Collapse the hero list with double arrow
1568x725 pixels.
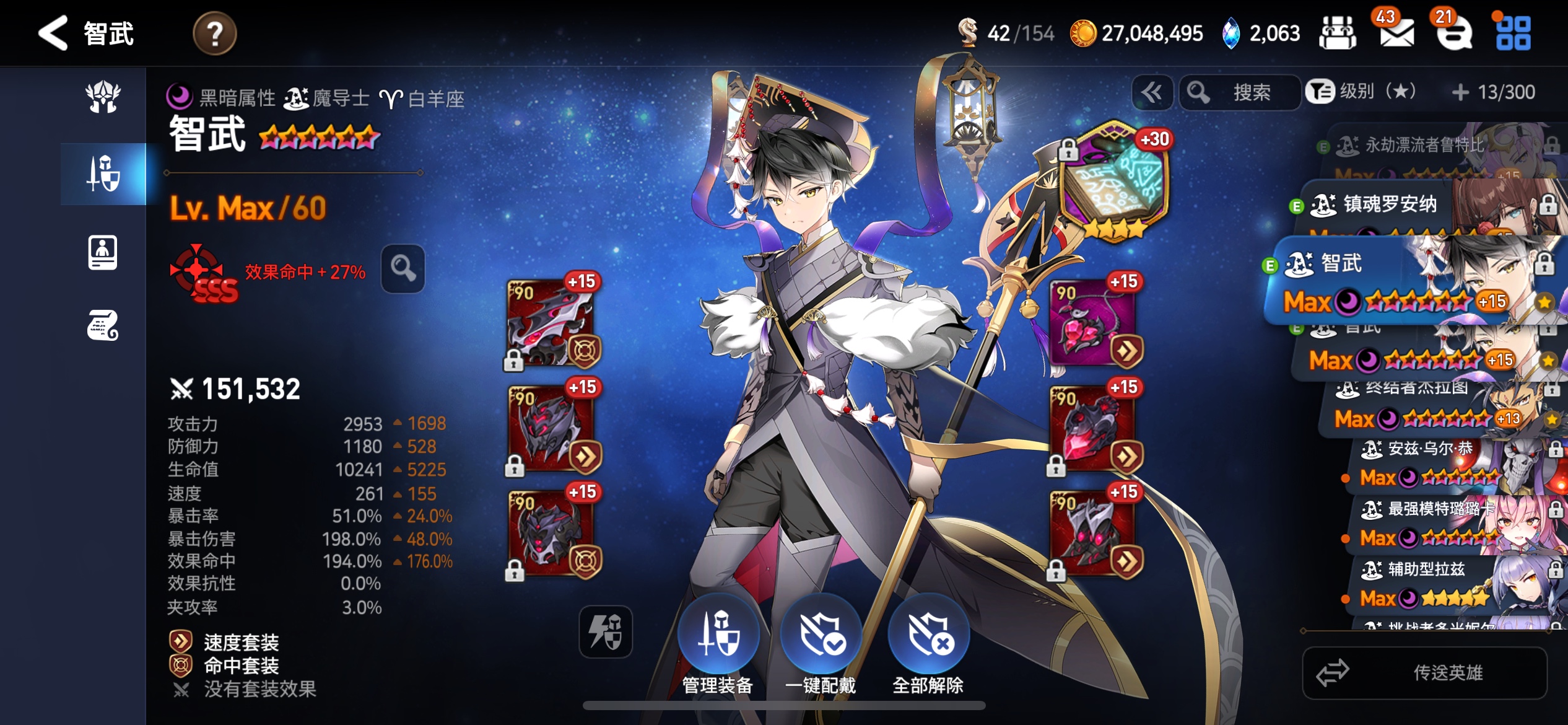coord(1152,93)
